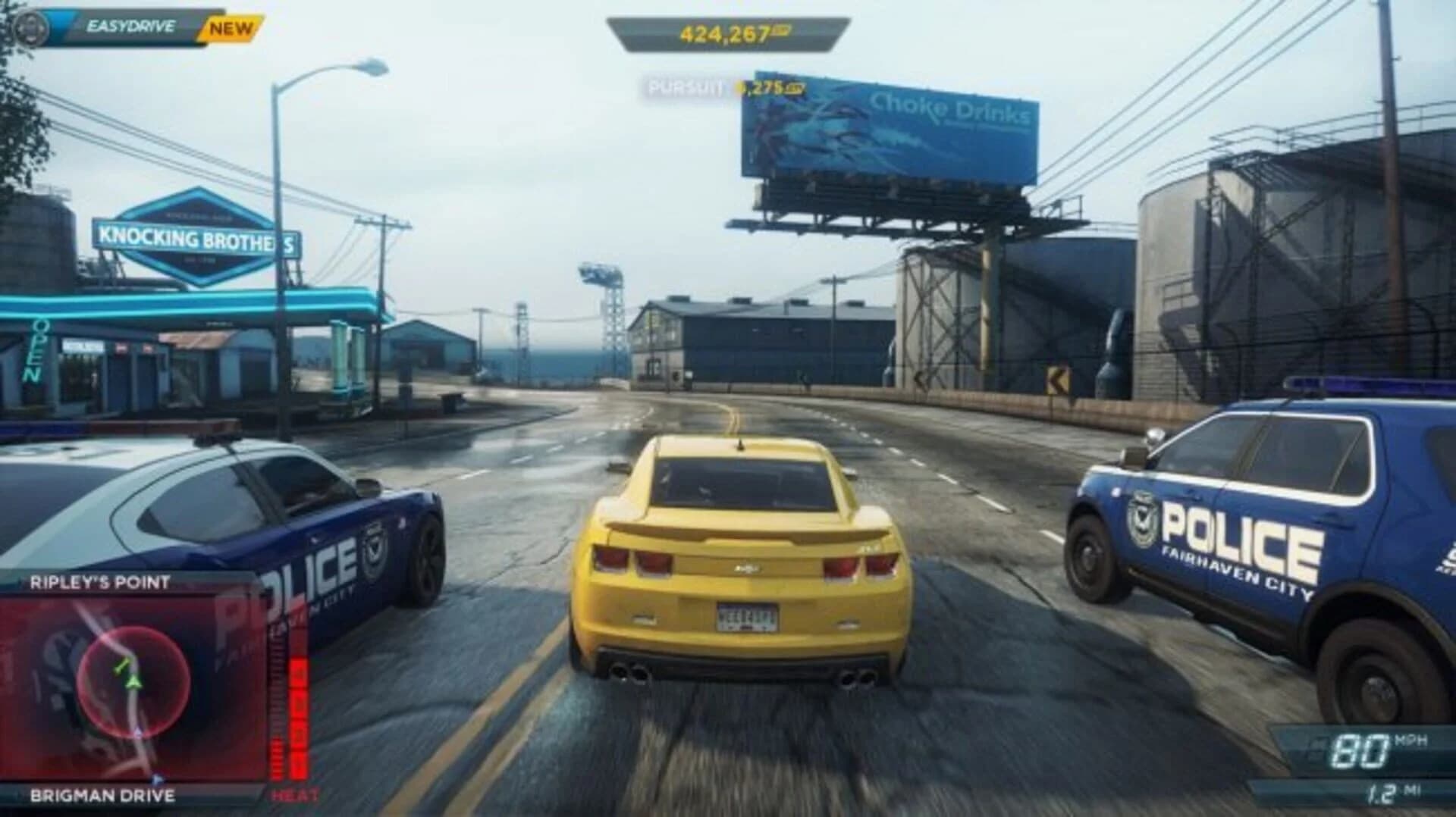Click the player avatar circle in top-left corner
This screenshot has height=817, width=1456.
pos(29,27)
